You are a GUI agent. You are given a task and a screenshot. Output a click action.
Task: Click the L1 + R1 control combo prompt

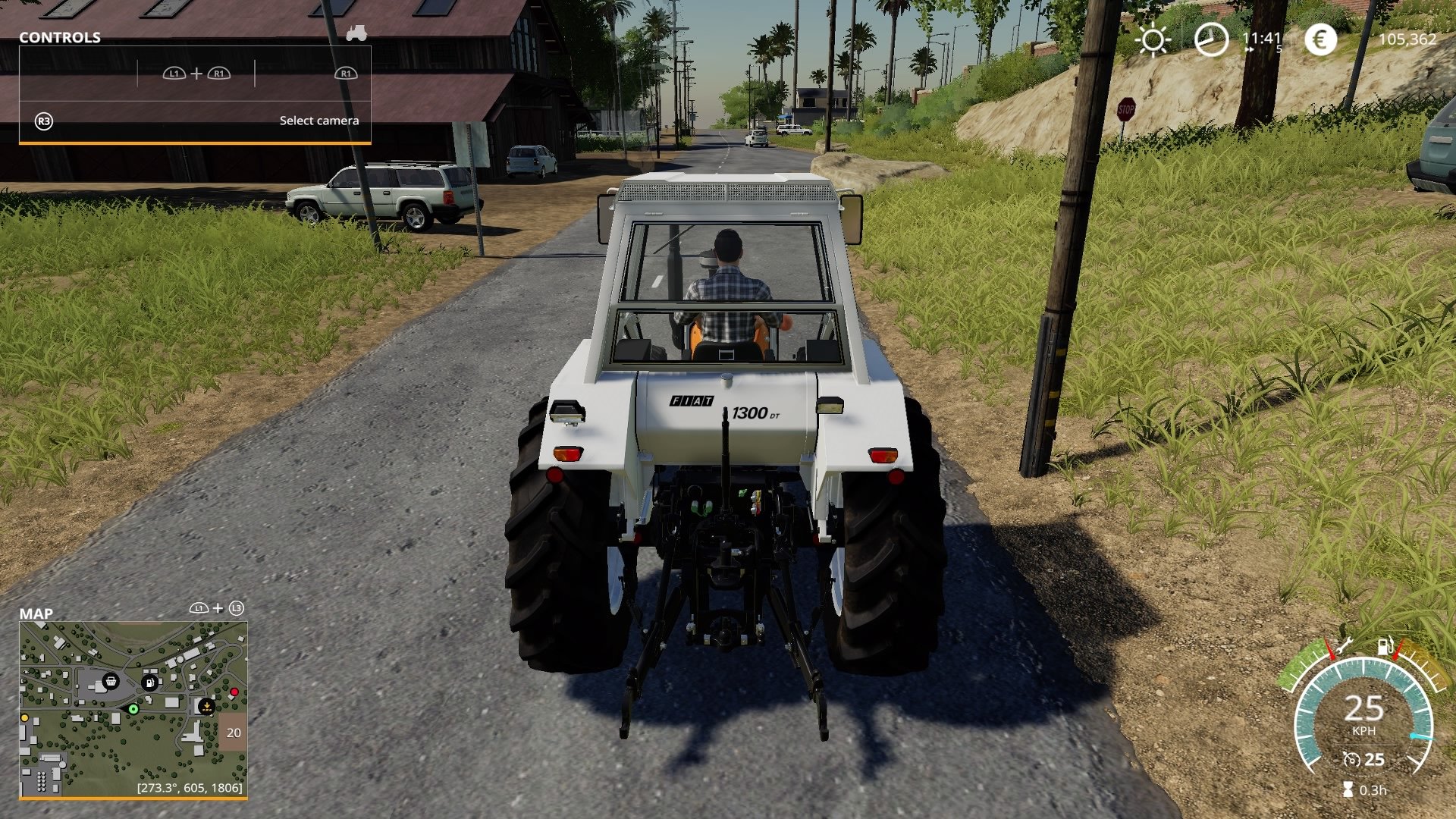point(196,74)
